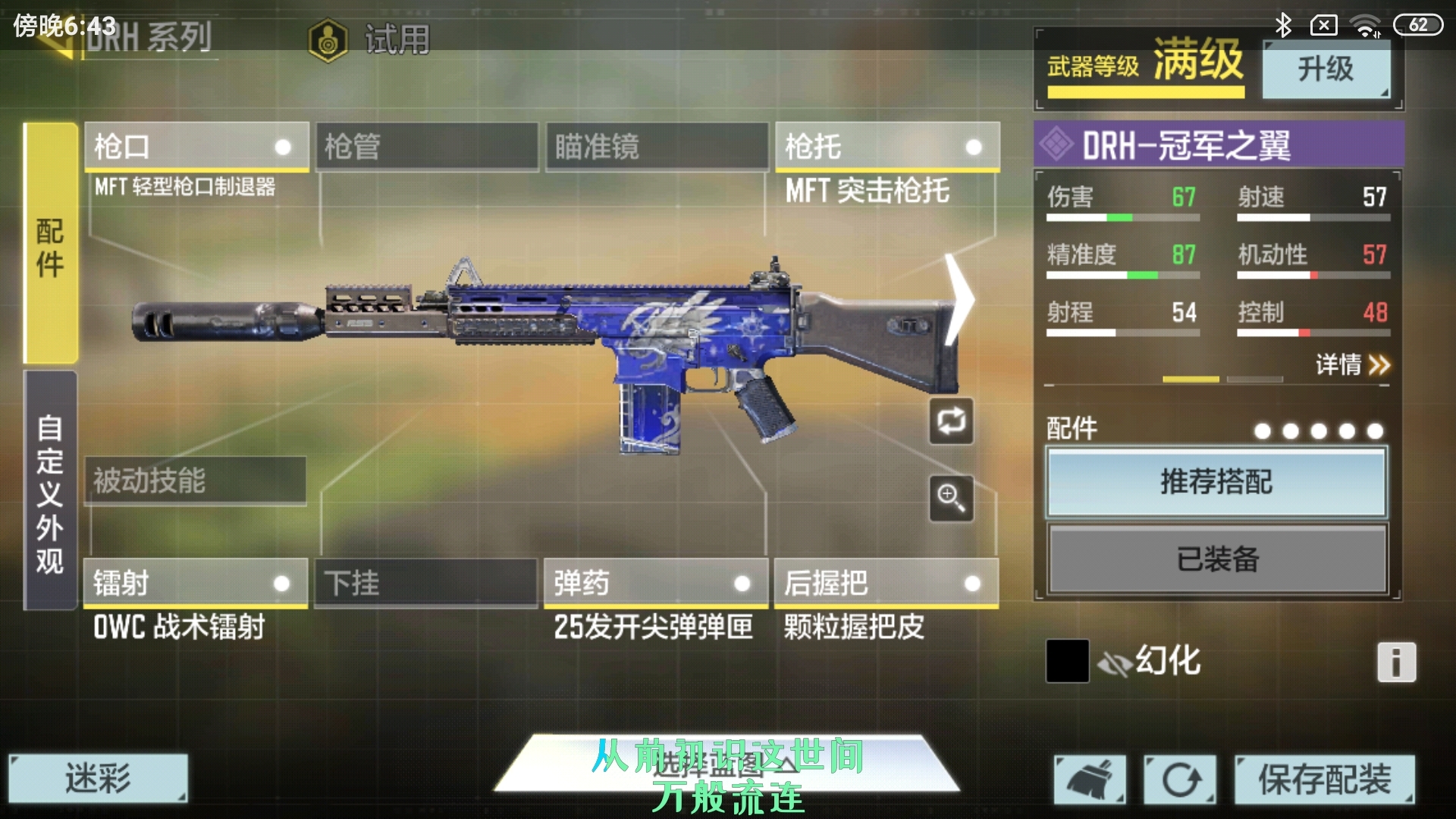Choose the 弹药 ammunition slot
Screen dimensions: 1456x819
click(x=656, y=583)
